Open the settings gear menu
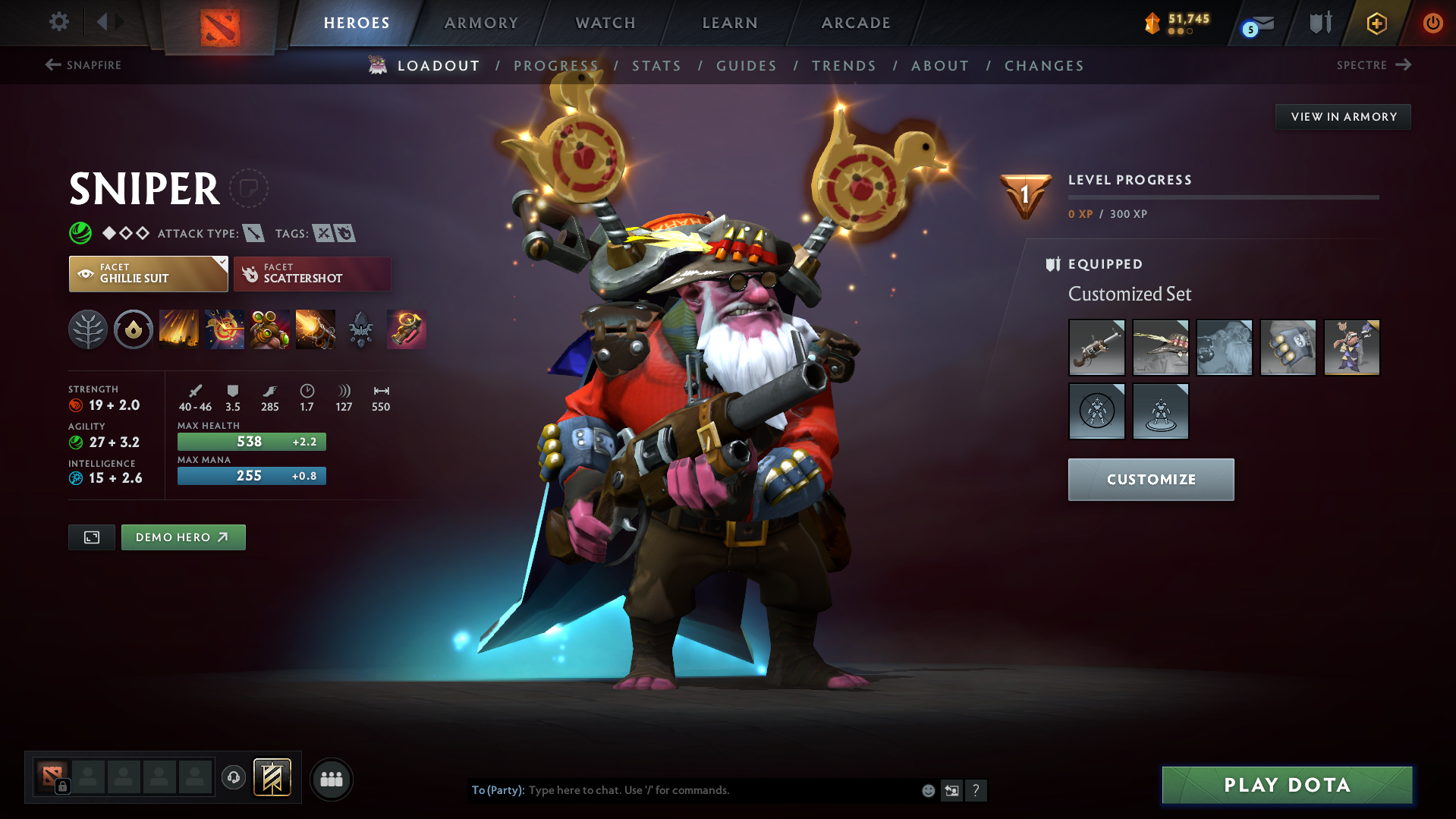Image resolution: width=1456 pixels, height=819 pixels. tap(58, 22)
